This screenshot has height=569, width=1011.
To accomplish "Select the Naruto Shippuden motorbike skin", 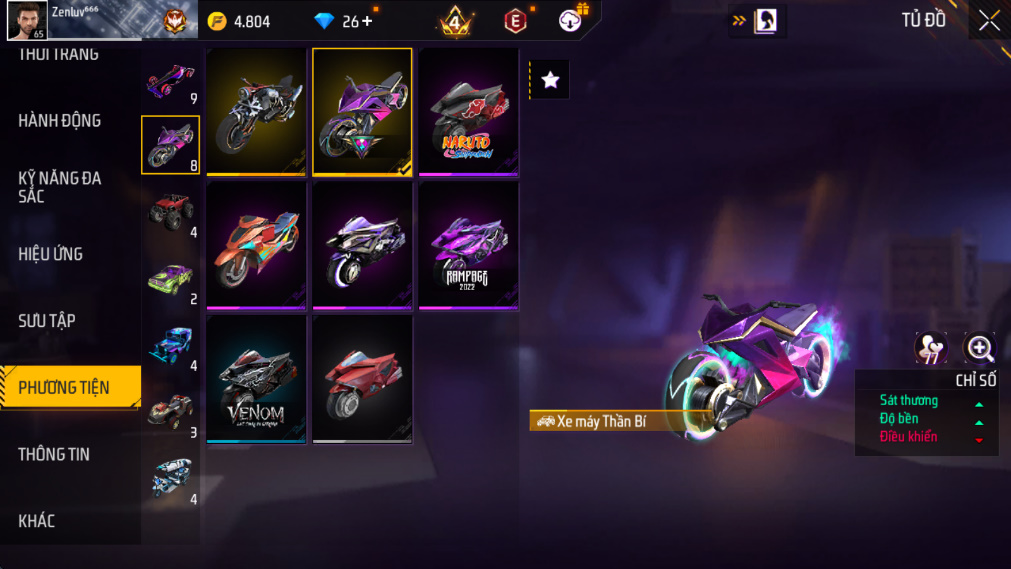I will click(468, 112).
